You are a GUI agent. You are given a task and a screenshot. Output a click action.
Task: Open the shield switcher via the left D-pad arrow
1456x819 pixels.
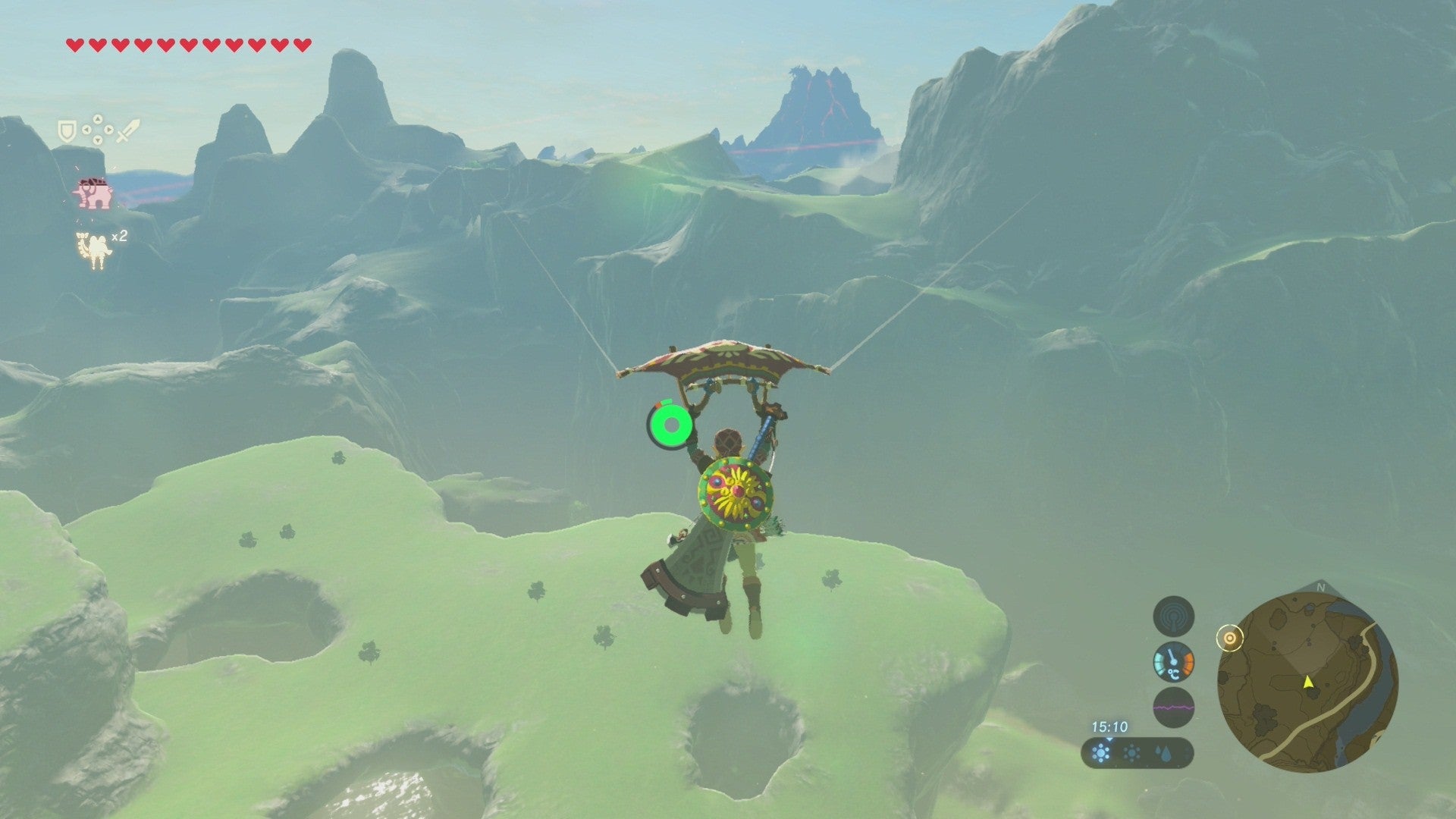[88, 130]
